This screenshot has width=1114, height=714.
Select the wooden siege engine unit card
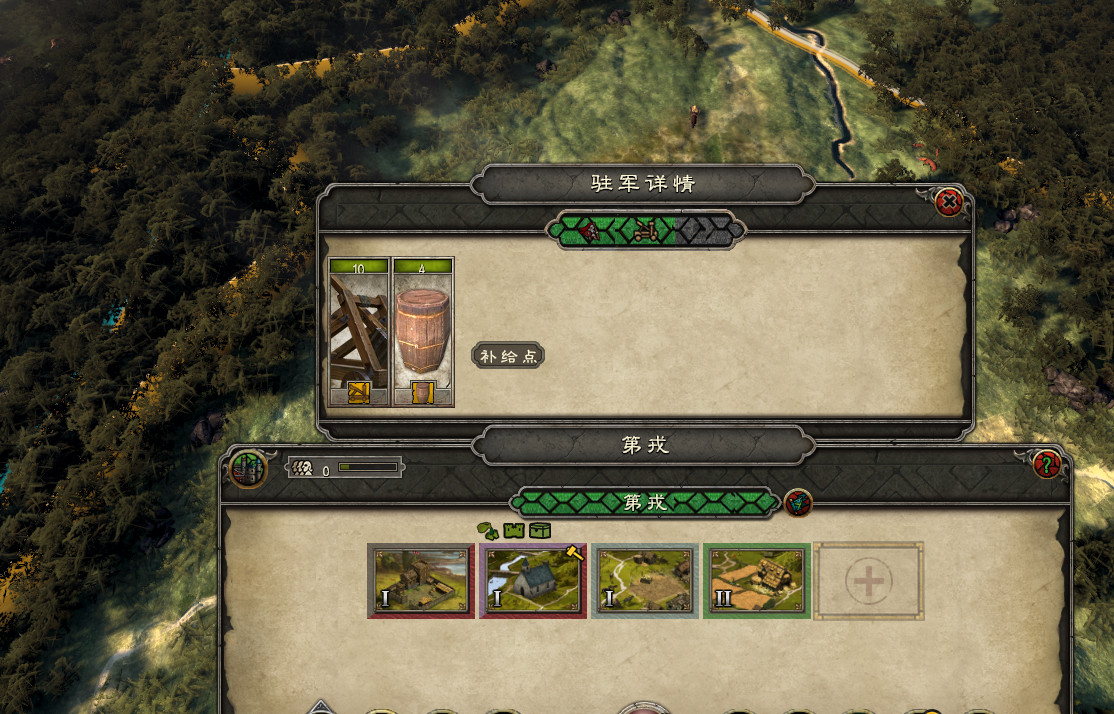[359, 333]
